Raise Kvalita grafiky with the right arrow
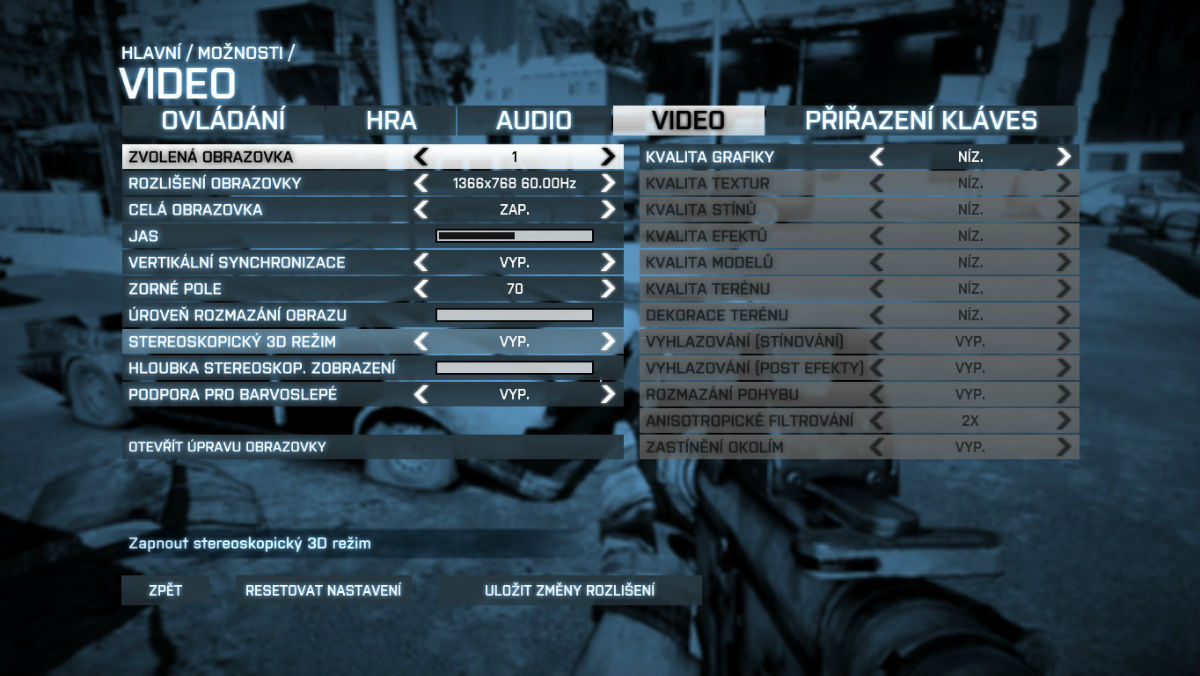Viewport: 1200px width, 676px height. [x=1063, y=157]
